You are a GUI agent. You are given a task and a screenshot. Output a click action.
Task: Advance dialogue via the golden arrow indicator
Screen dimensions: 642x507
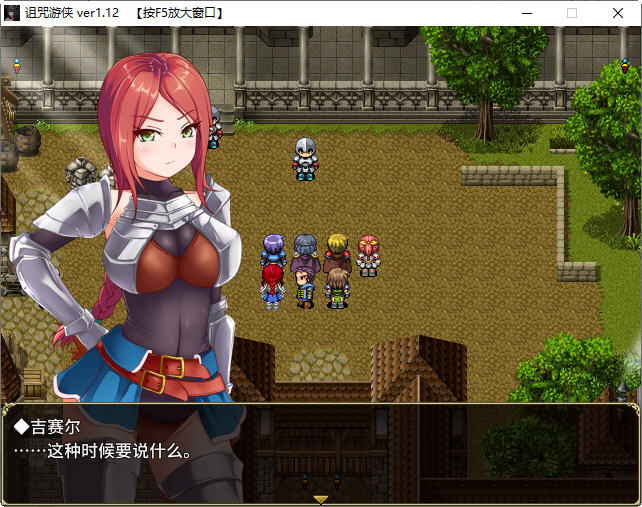pyautogui.click(x=321, y=498)
